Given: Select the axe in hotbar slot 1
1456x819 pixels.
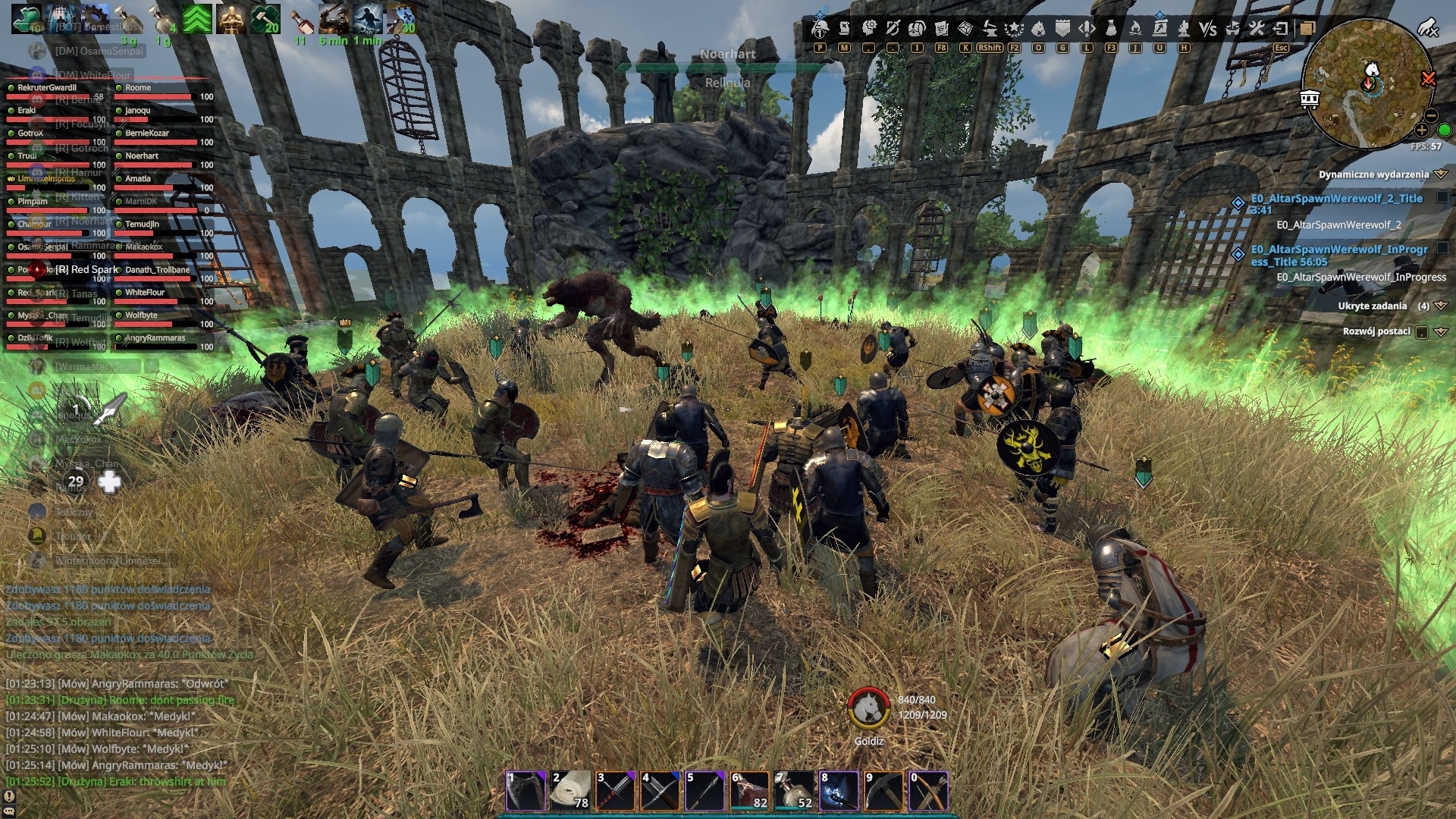Looking at the screenshot, I should (526, 791).
